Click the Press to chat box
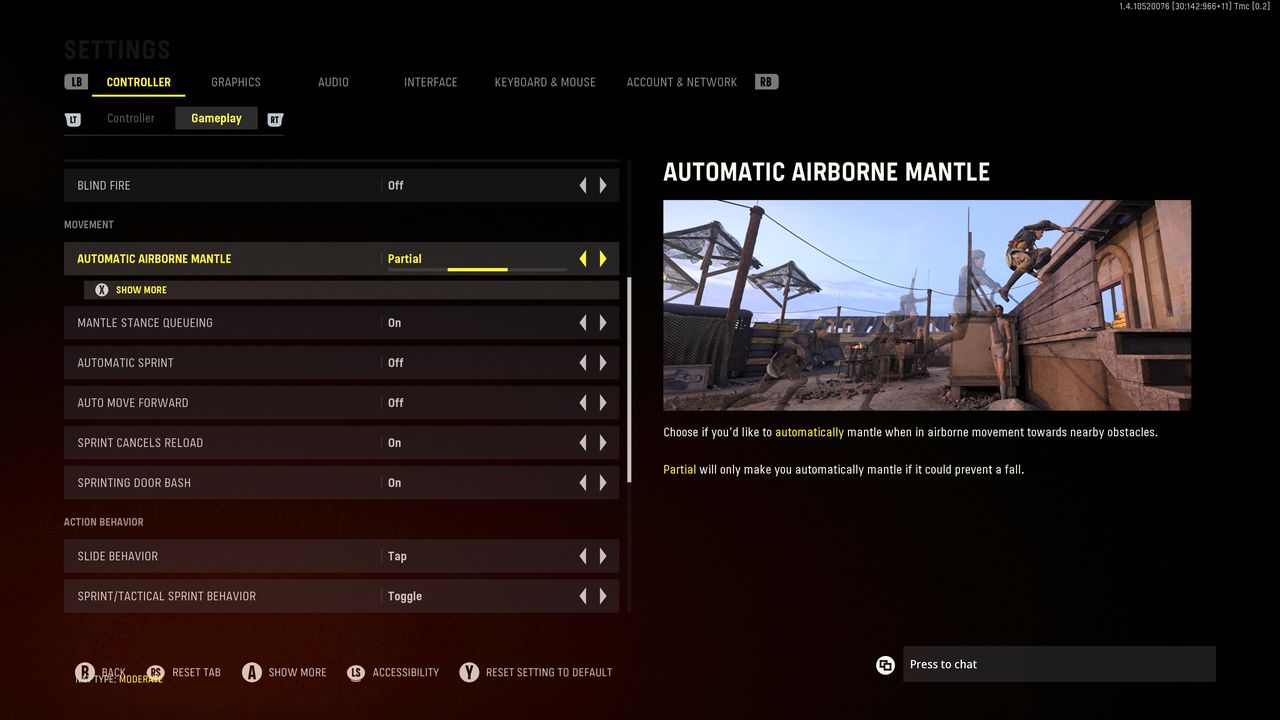This screenshot has height=720, width=1280. coord(1058,664)
